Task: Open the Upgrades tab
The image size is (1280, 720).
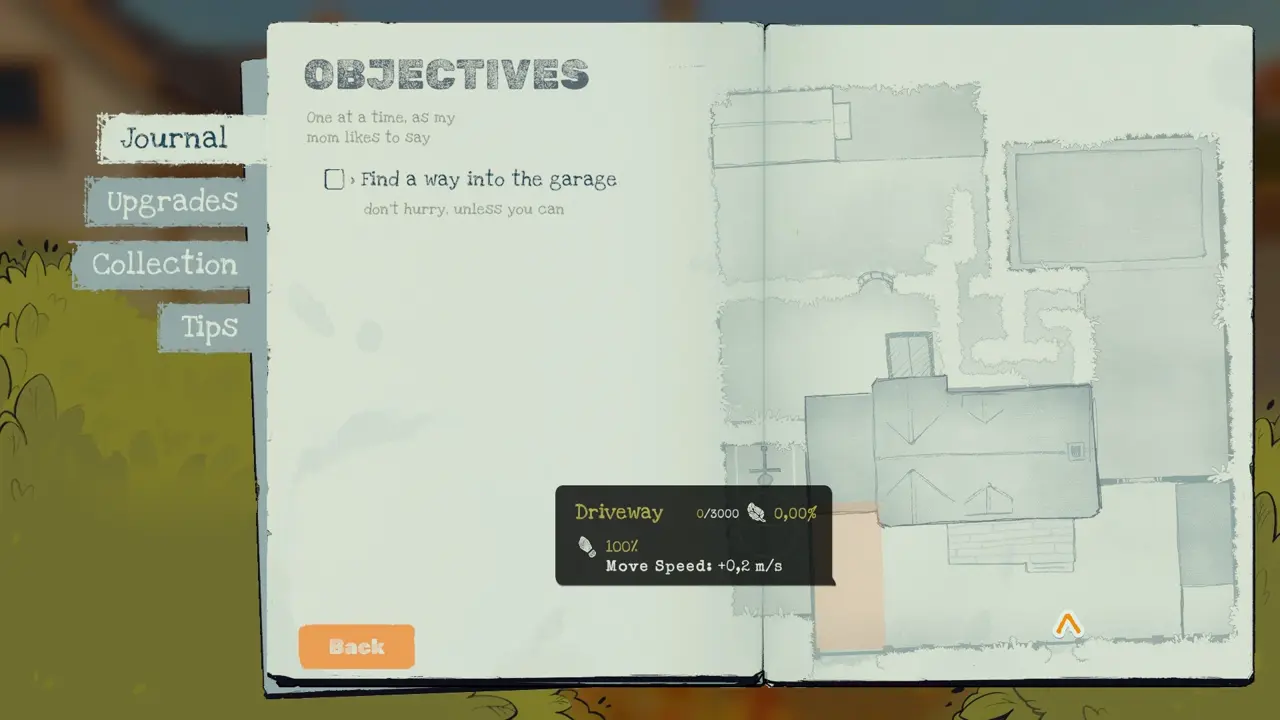Action: point(172,202)
